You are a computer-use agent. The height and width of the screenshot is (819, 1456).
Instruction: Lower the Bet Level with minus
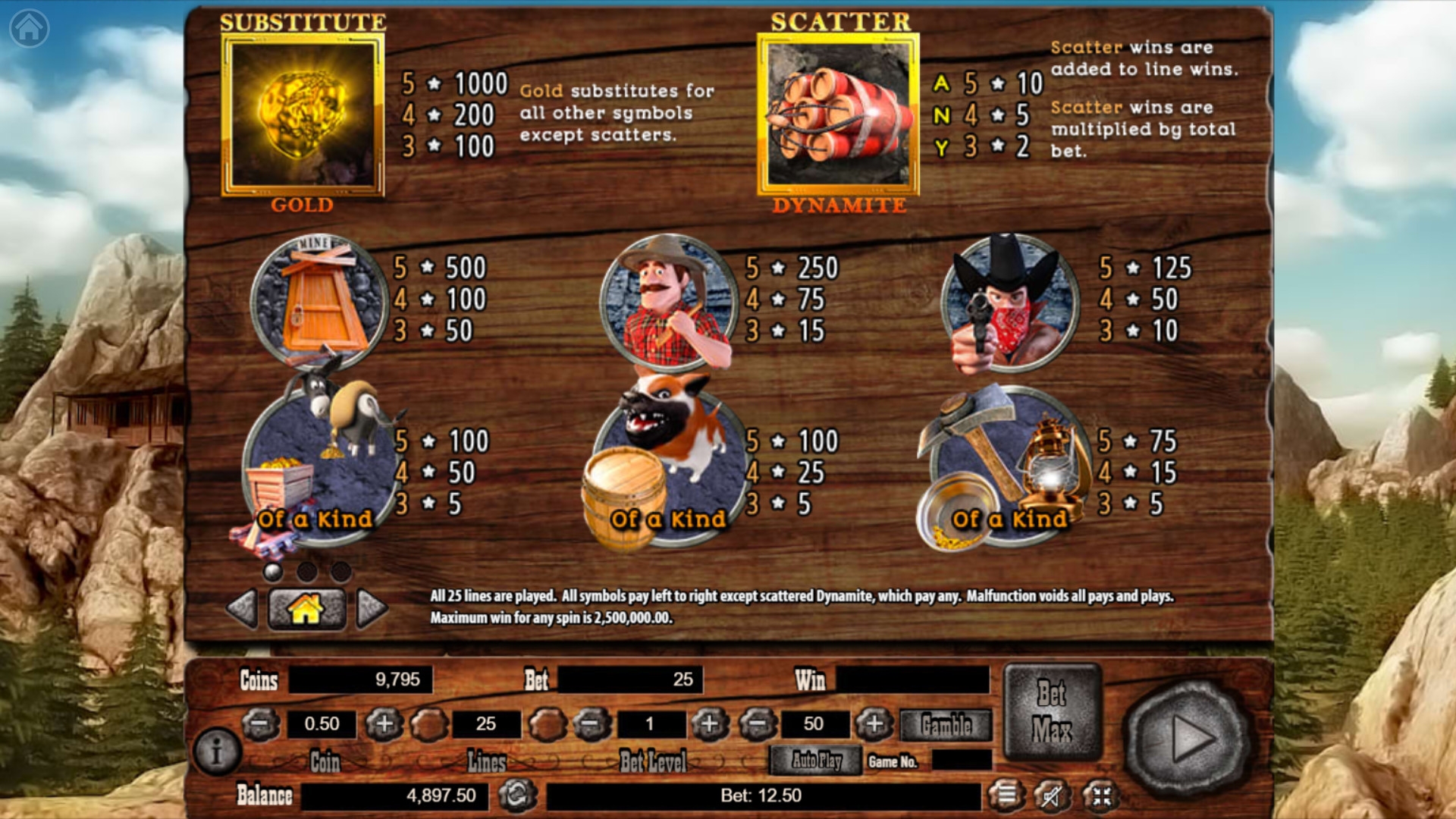pos(591,724)
